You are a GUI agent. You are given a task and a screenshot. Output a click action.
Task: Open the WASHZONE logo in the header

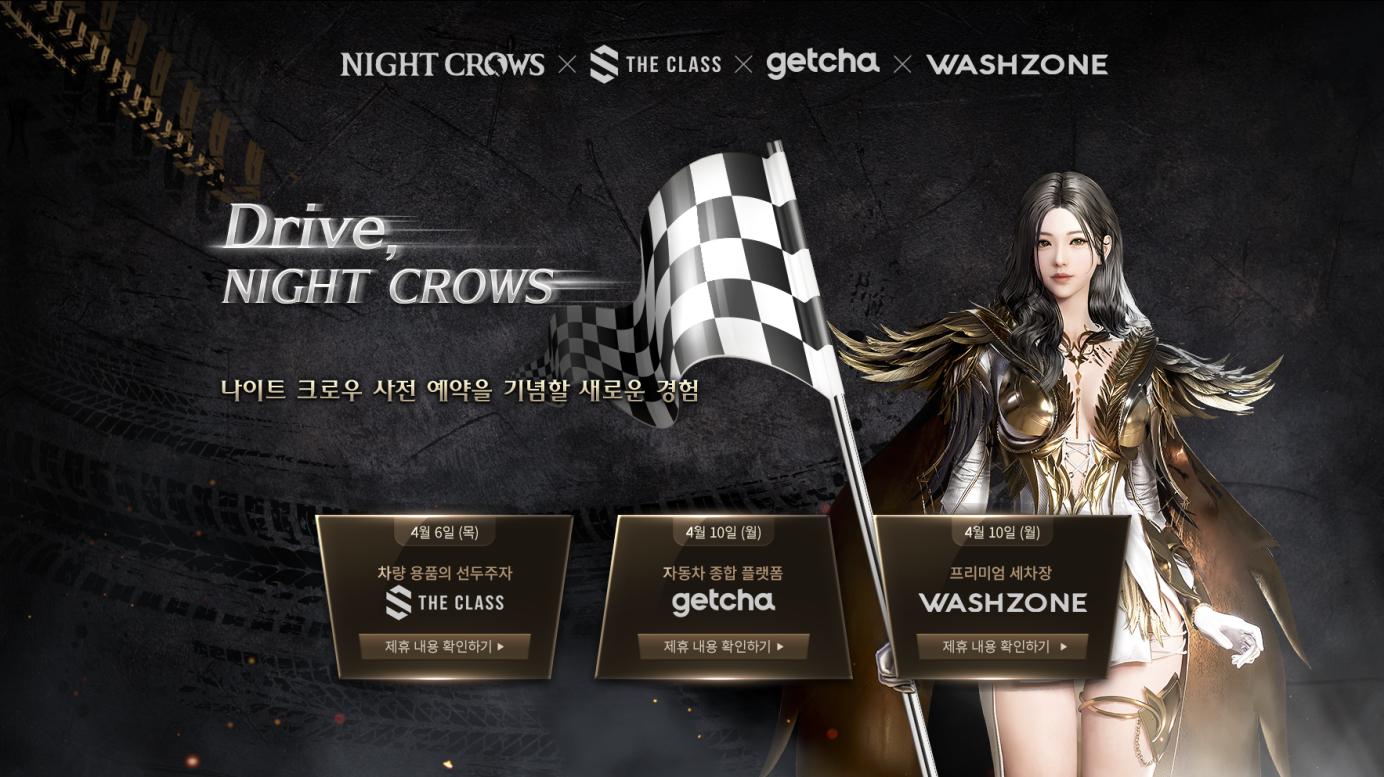tap(1017, 63)
